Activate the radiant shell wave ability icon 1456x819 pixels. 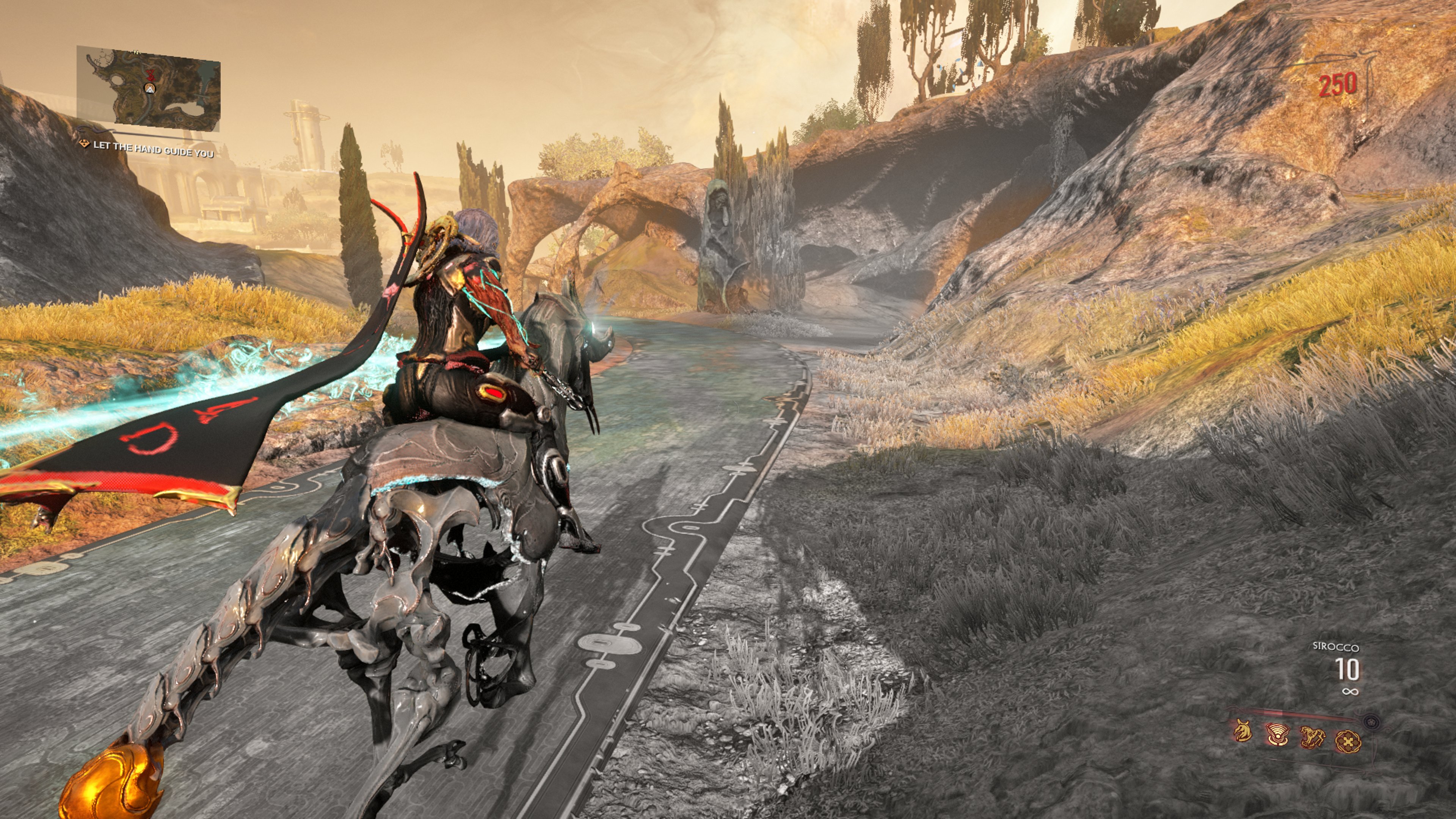pyautogui.click(x=1277, y=735)
